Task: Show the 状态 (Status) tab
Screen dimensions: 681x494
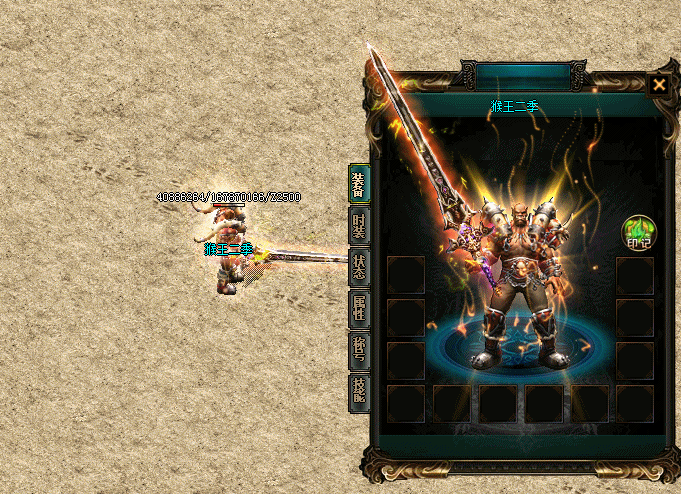Action: click(359, 268)
